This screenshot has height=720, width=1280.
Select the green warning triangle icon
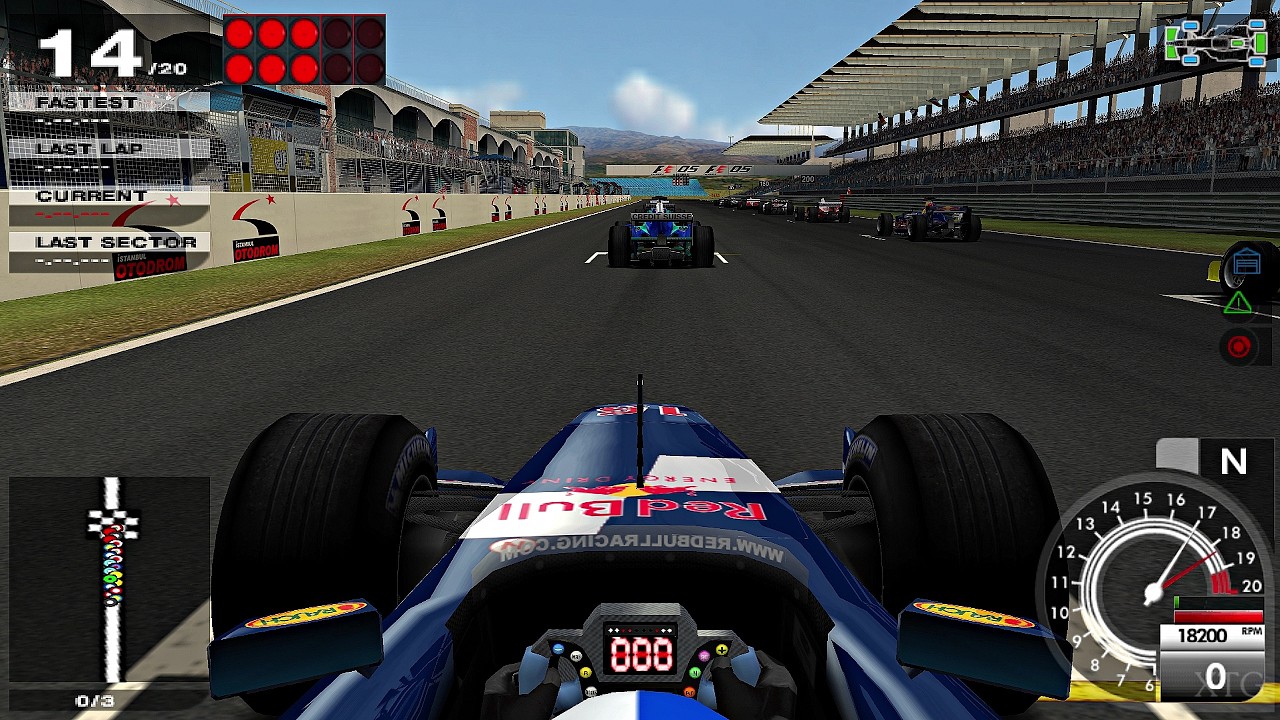[x=1238, y=303]
